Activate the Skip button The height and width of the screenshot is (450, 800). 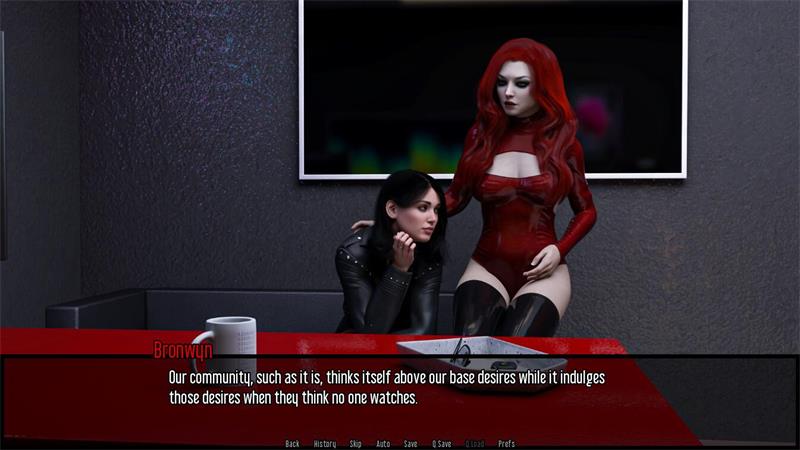click(356, 444)
